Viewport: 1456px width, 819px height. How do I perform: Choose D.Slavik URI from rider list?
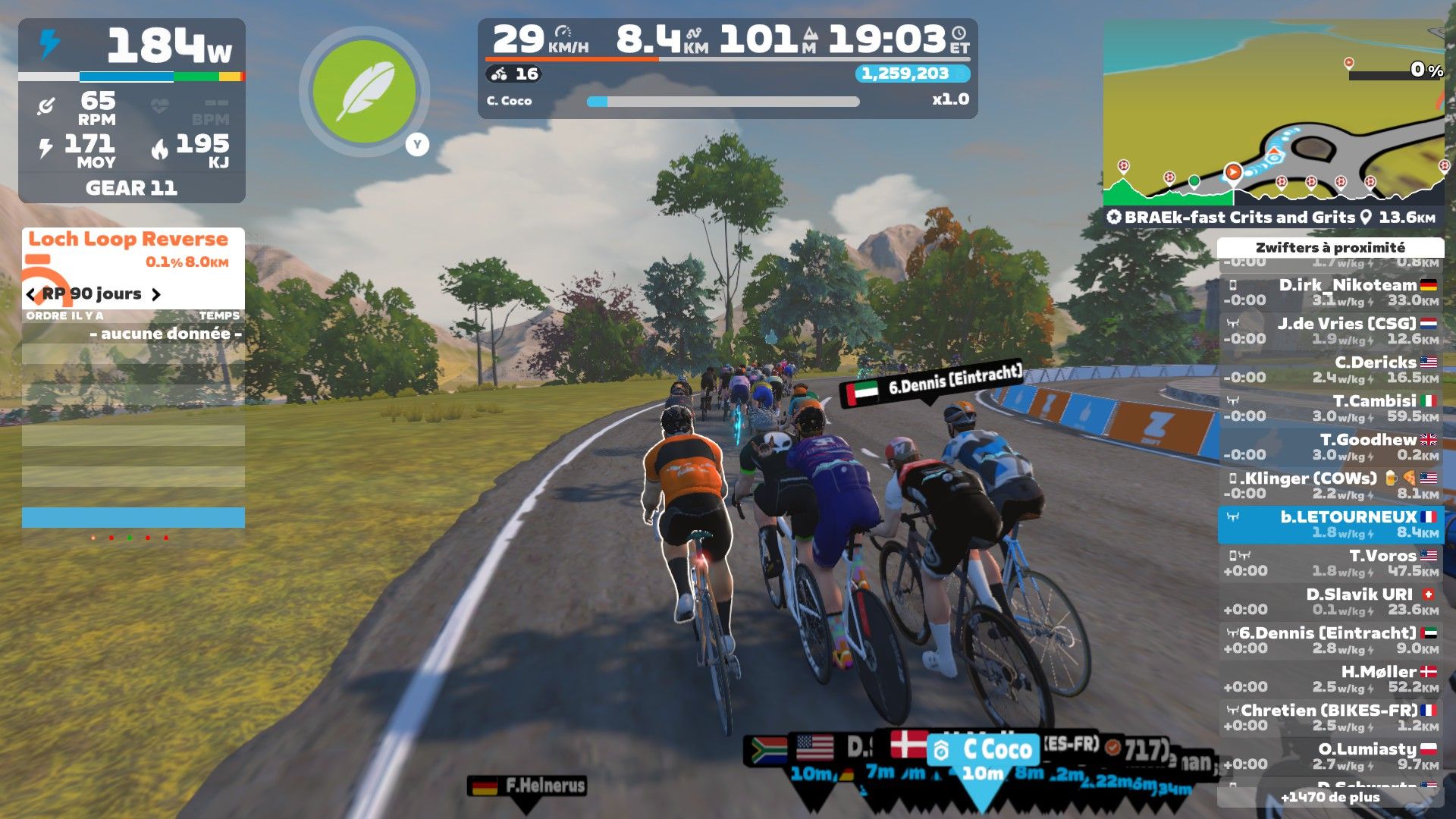(x=1331, y=601)
